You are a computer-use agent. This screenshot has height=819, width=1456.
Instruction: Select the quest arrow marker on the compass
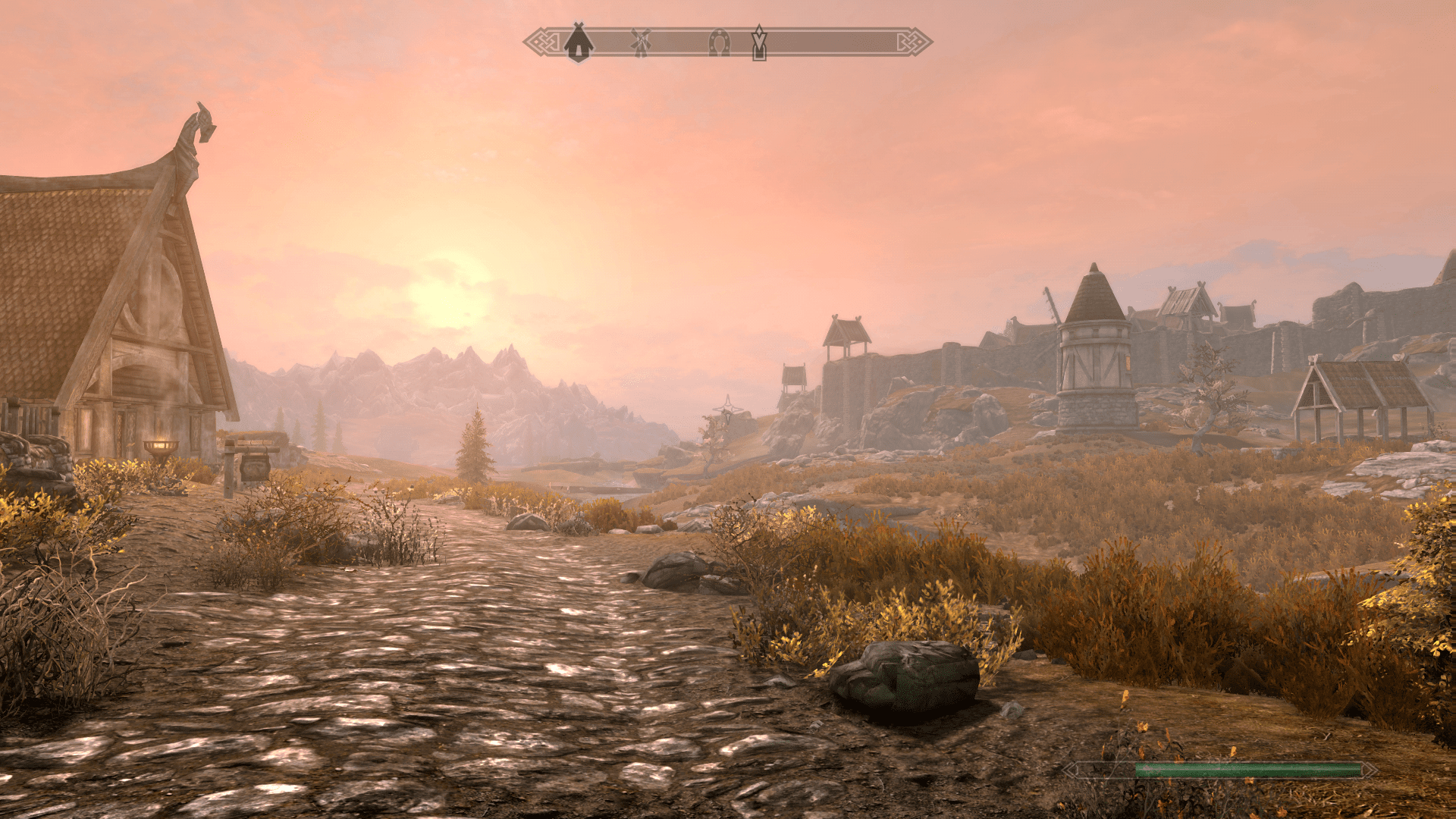tap(759, 42)
